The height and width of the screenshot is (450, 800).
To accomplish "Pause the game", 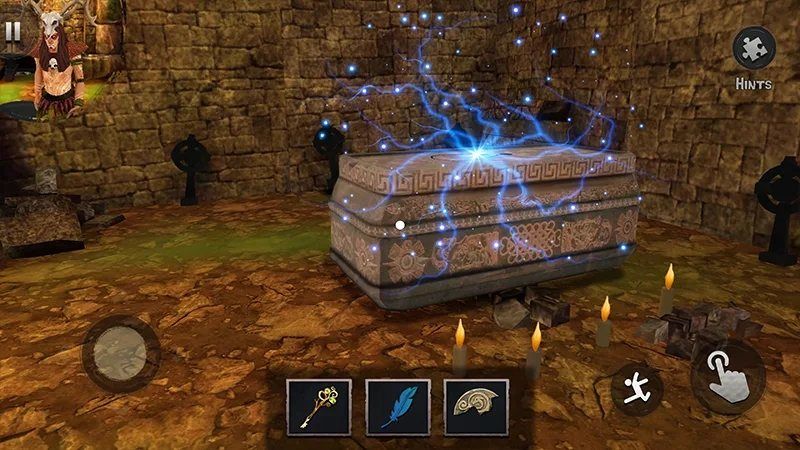I will click(13, 30).
